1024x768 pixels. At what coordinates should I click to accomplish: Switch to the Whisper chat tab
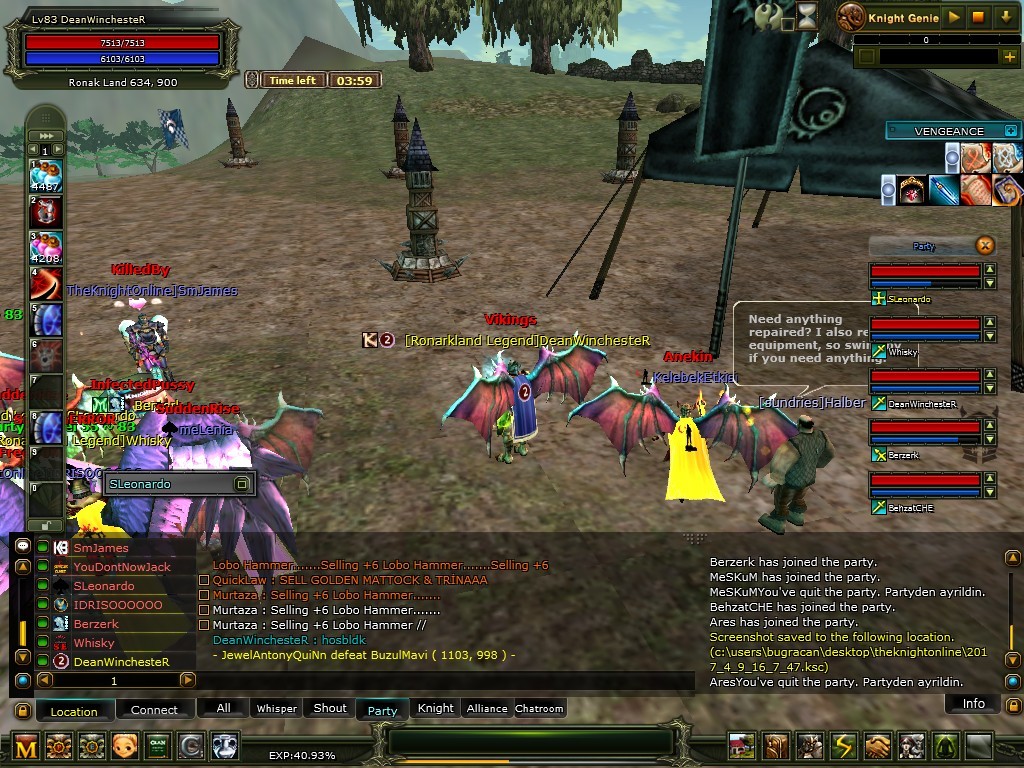click(276, 708)
